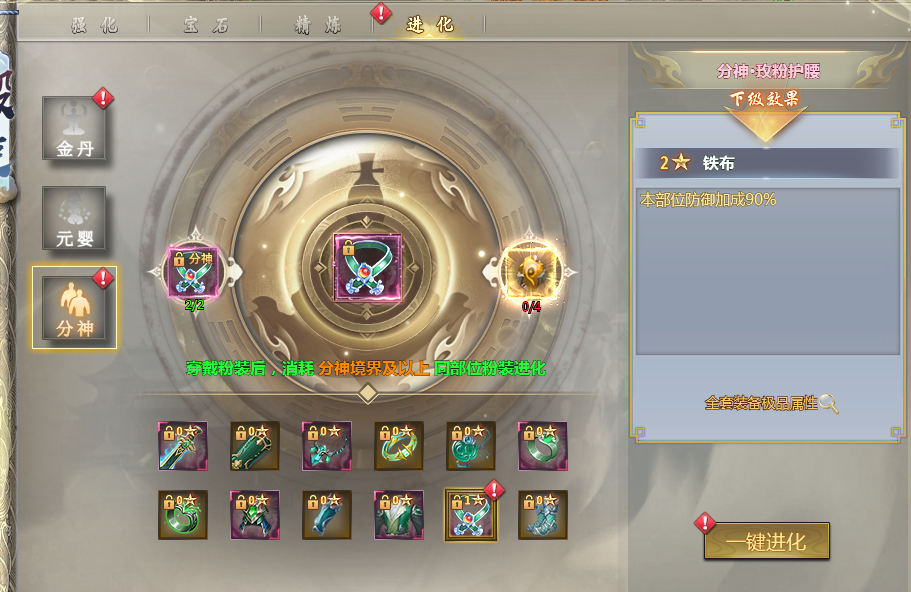Select the green sword equipment slot

183,446
